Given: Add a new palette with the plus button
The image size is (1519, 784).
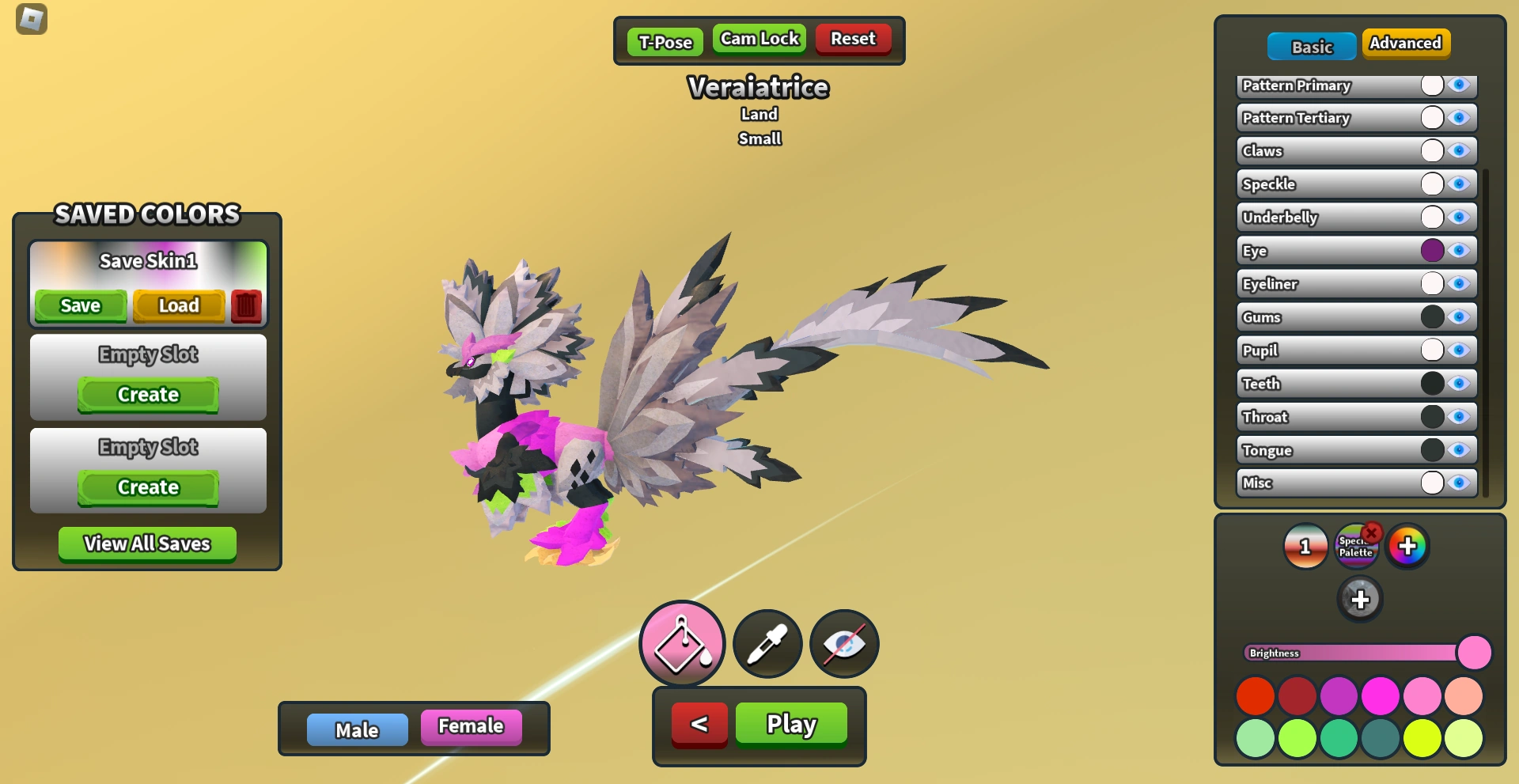Looking at the screenshot, I should (1361, 599).
